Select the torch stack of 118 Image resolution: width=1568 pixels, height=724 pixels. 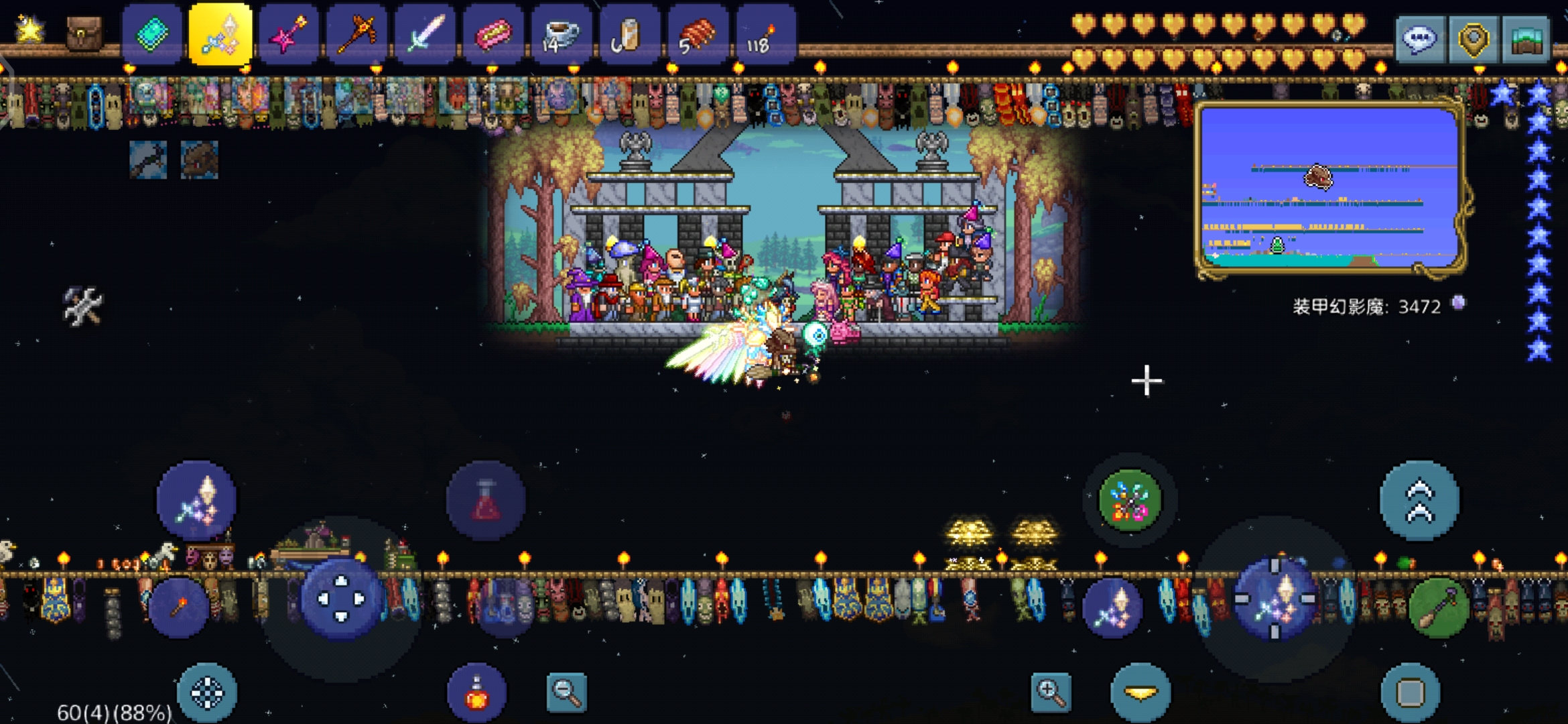(765, 35)
